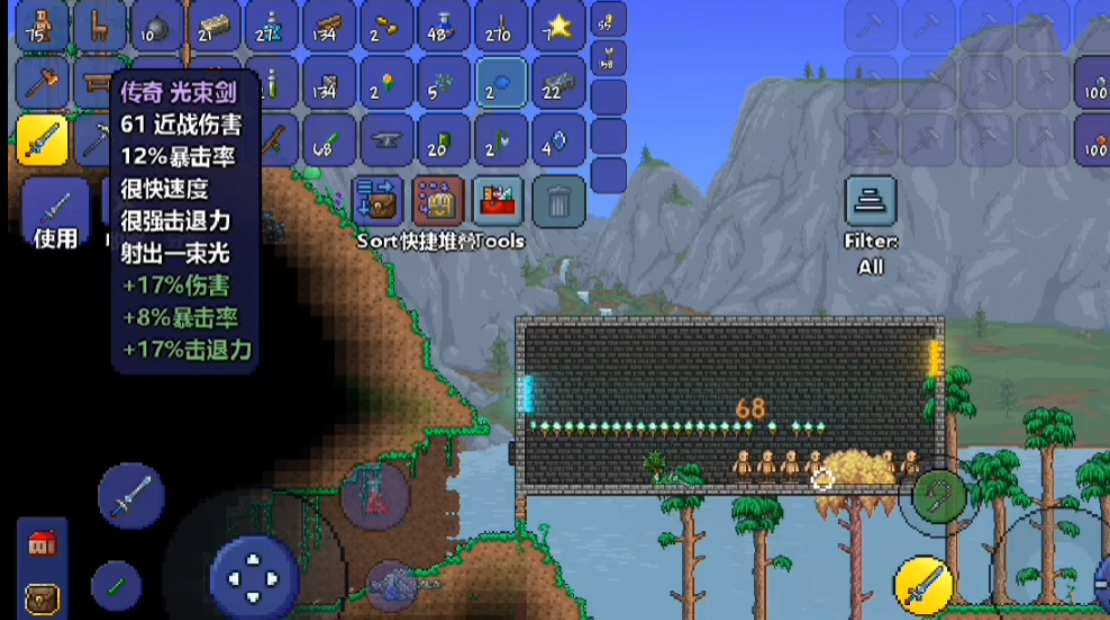Toggle the inventory bag icon
1110x620 pixels.
click(42, 597)
